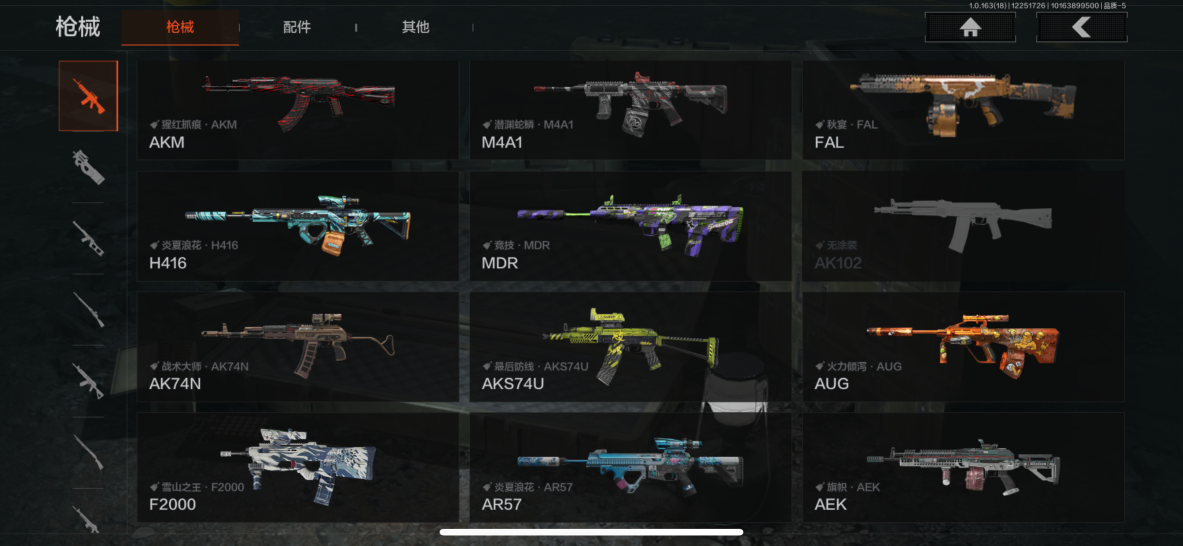Open the AK74N weapon card
Screen dimensions: 1183x546
(298, 346)
